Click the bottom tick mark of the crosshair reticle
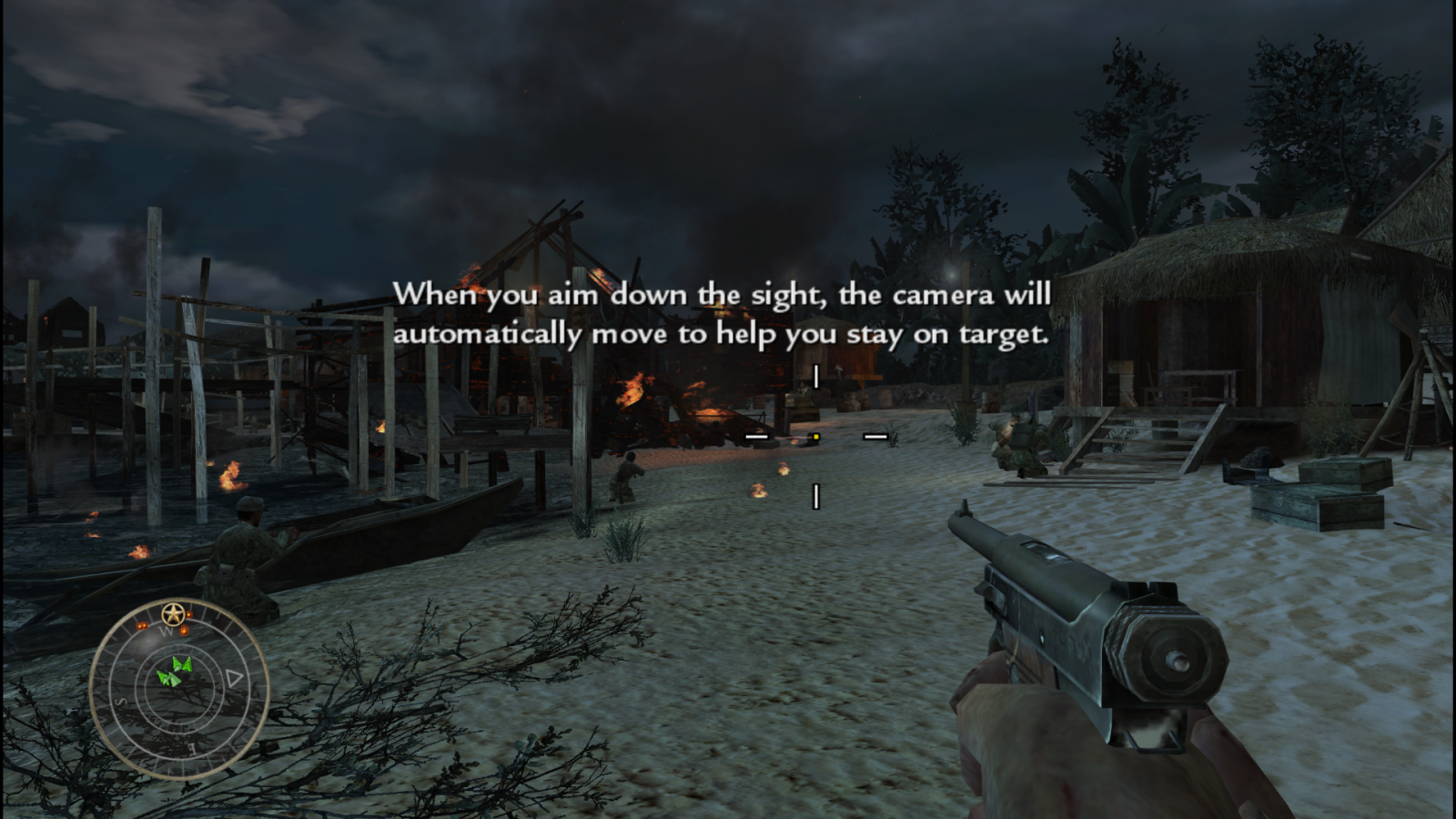This screenshot has width=1456, height=819. (816, 498)
